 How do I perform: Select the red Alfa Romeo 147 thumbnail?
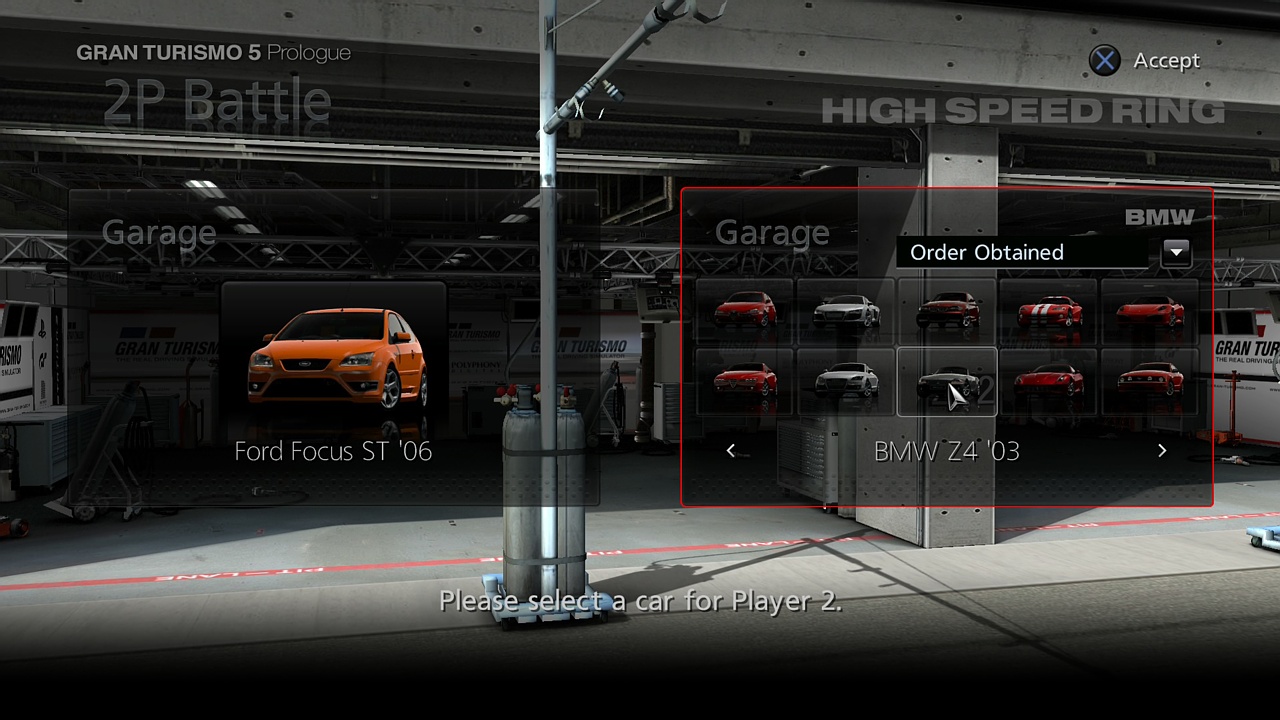pos(745,310)
